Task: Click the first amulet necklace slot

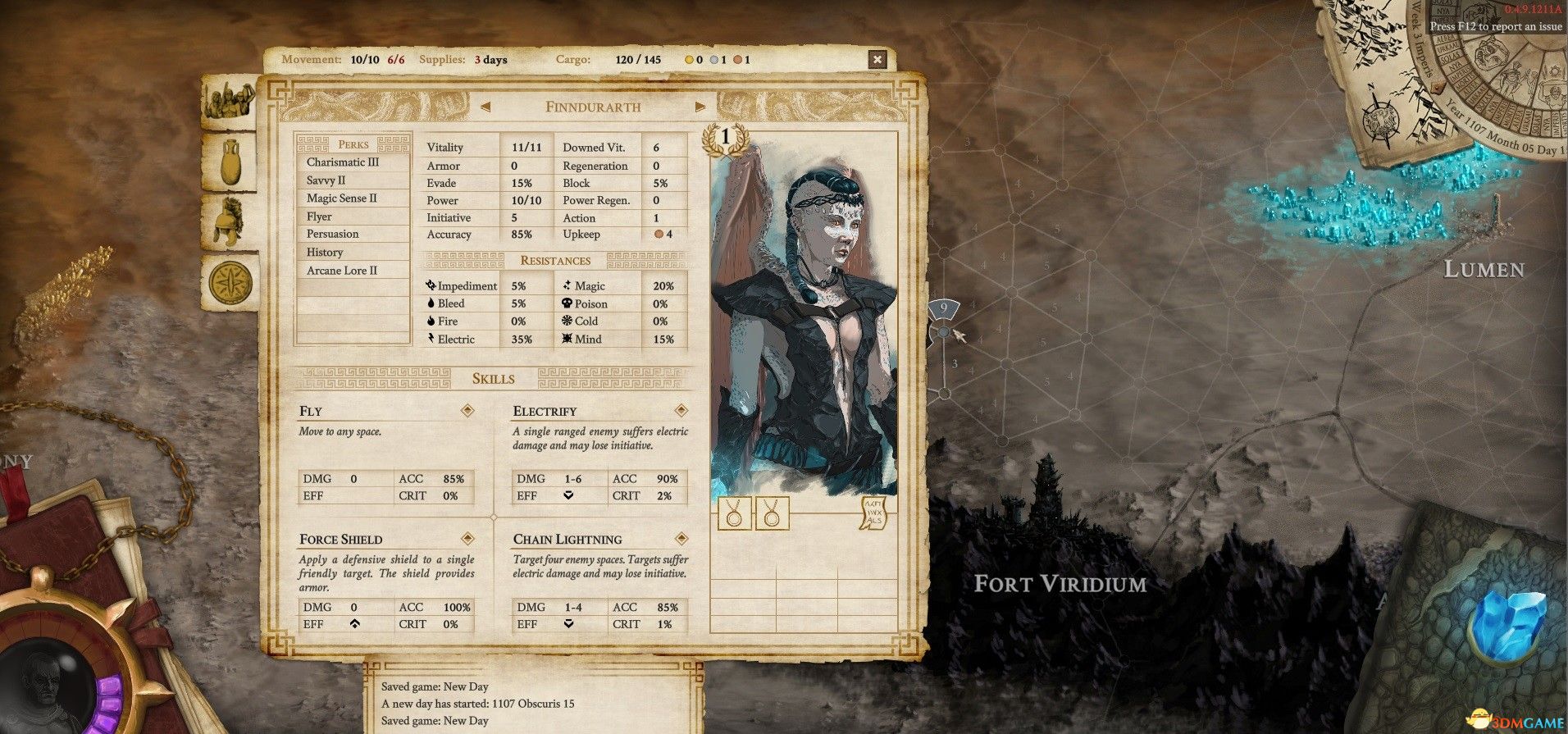Action: 735,515
